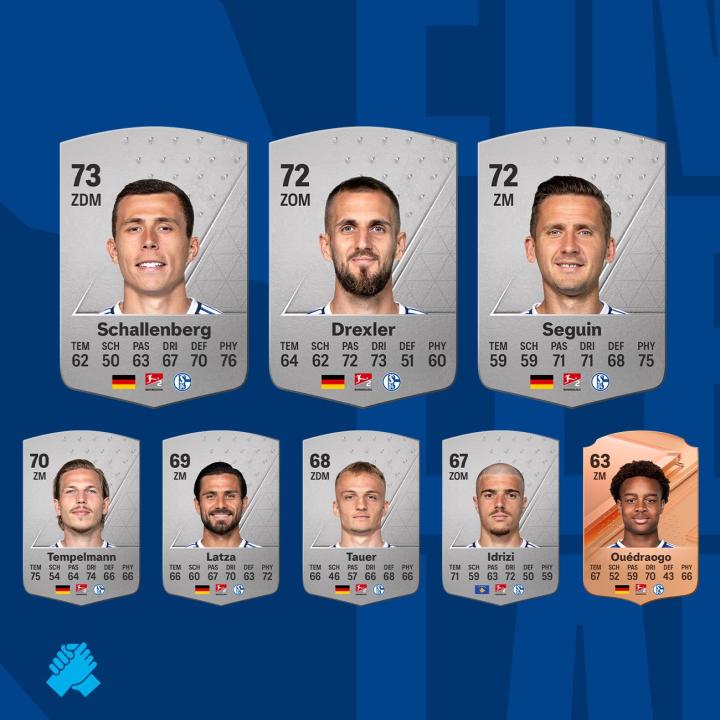Select the bronze Ouédraogo 63 ZM card
The image size is (720, 720).
[639, 515]
